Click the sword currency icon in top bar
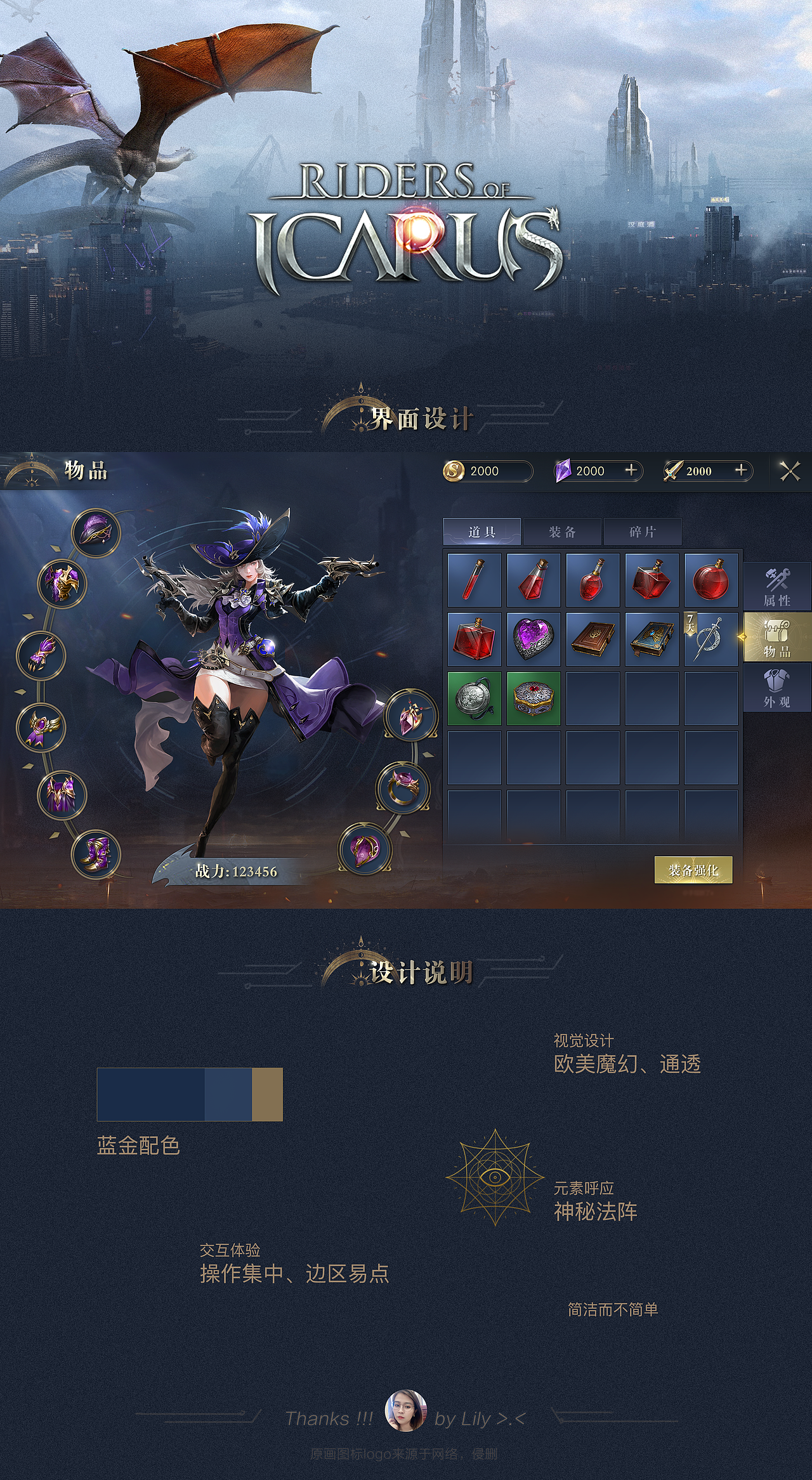 click(674, 471)
